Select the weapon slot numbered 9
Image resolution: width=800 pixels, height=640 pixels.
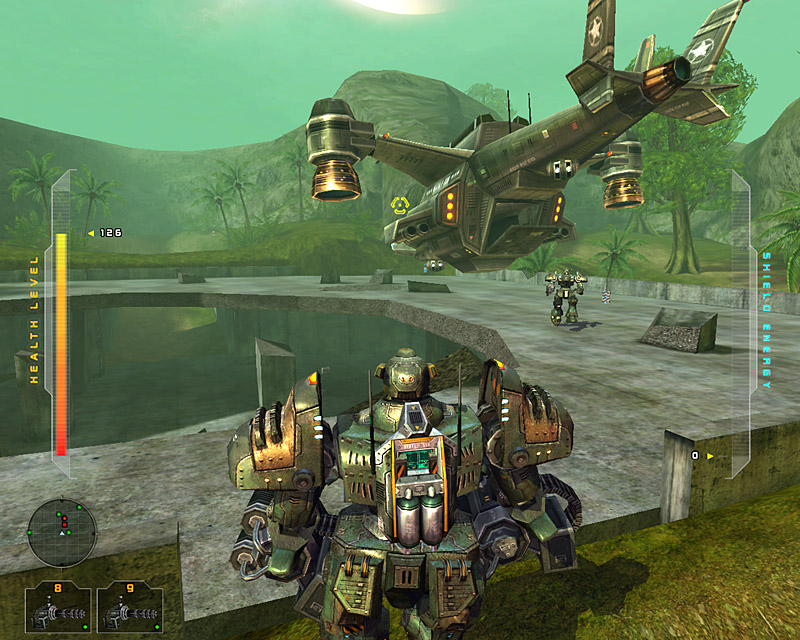click(130, 607)
